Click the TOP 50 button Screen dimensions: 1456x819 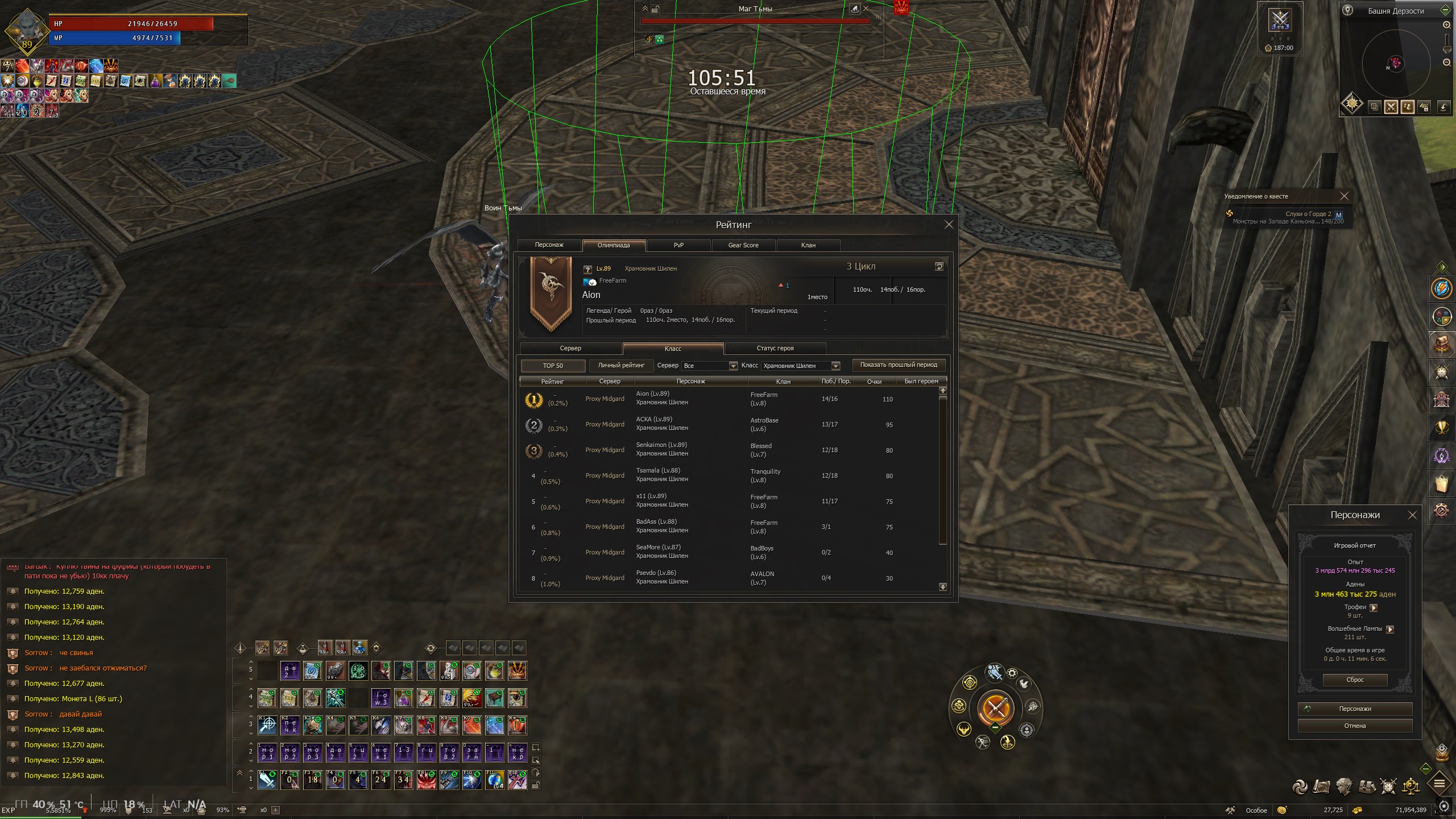pos(553,366)
